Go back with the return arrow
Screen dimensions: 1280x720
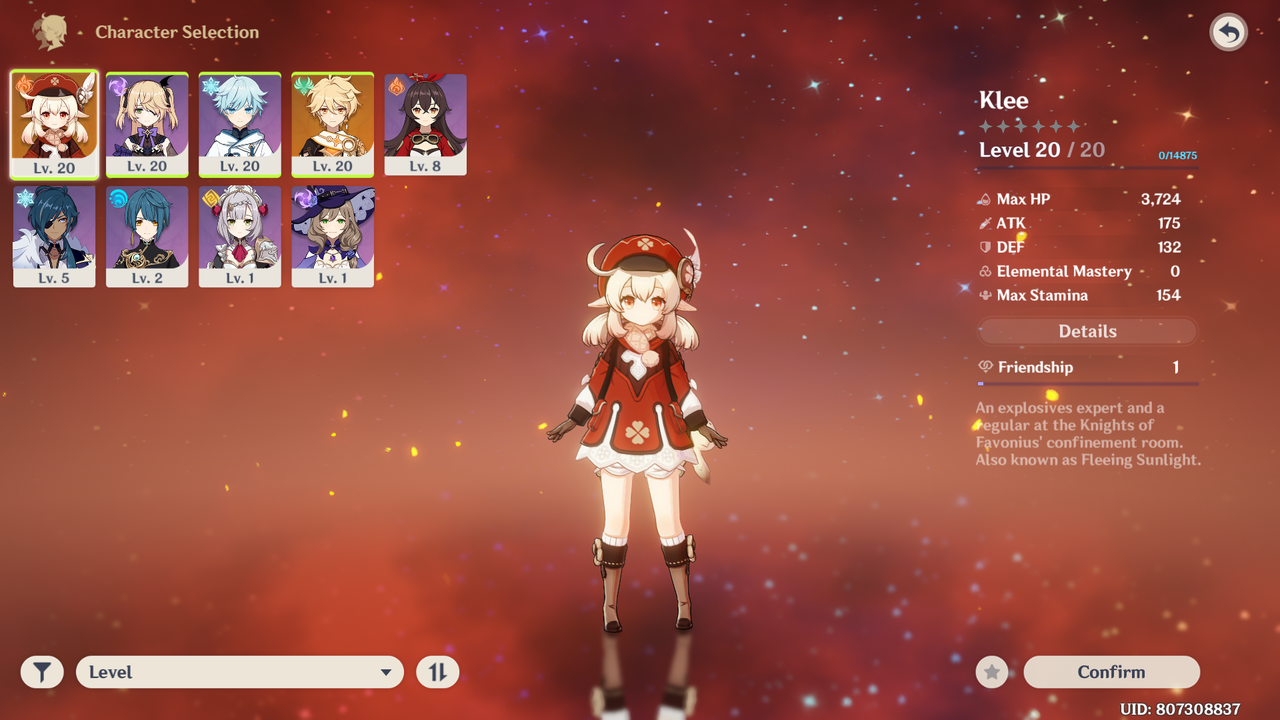point(1228,33)
